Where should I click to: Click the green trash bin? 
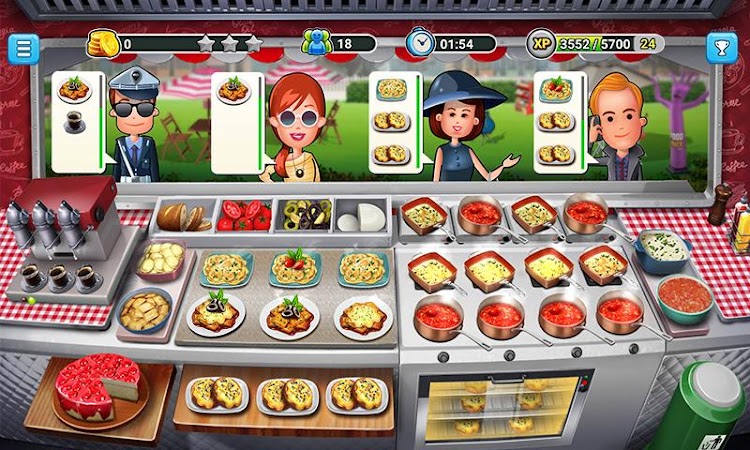[x=700, y=407]
